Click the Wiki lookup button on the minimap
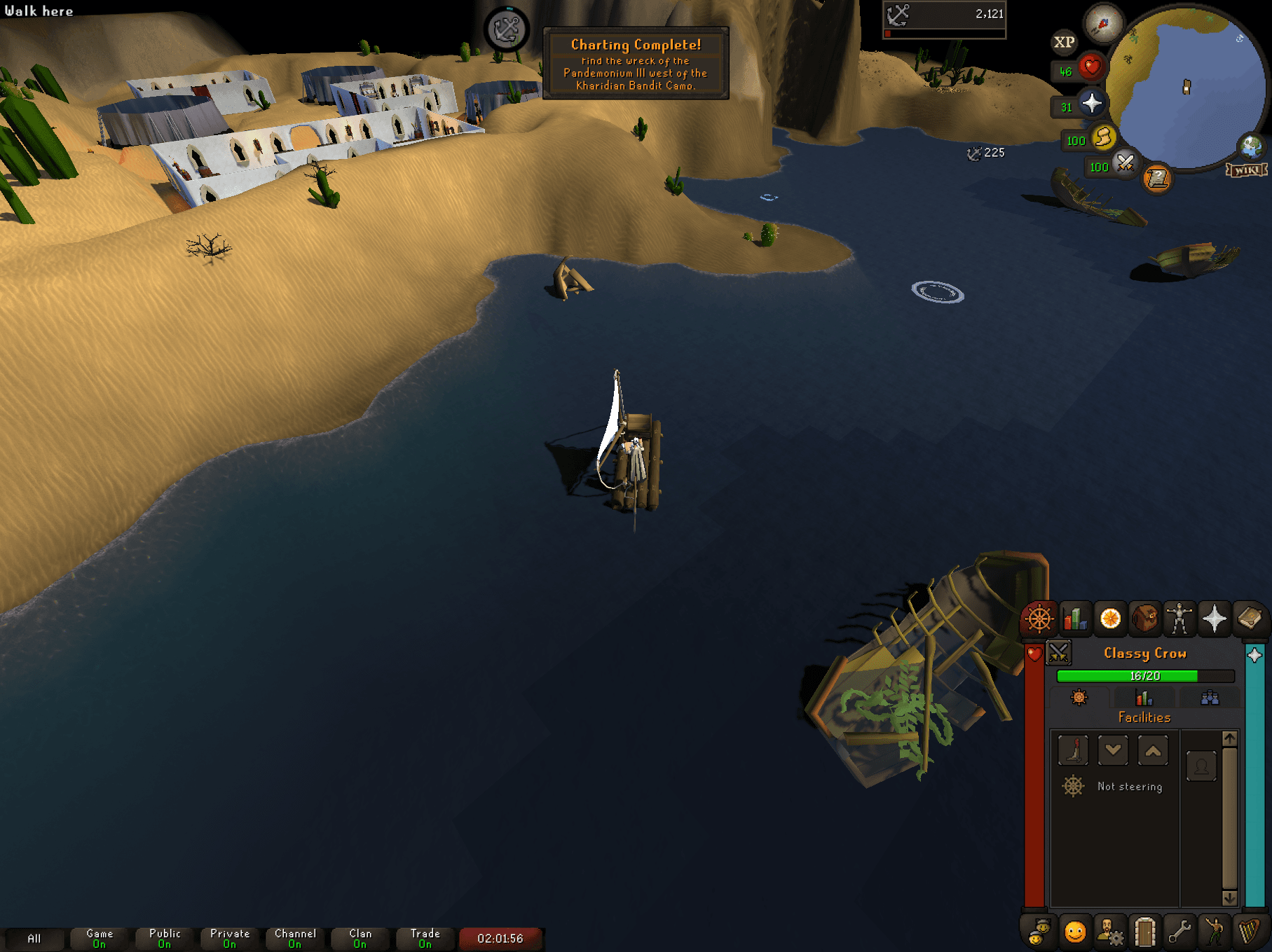 [1246, 168]
